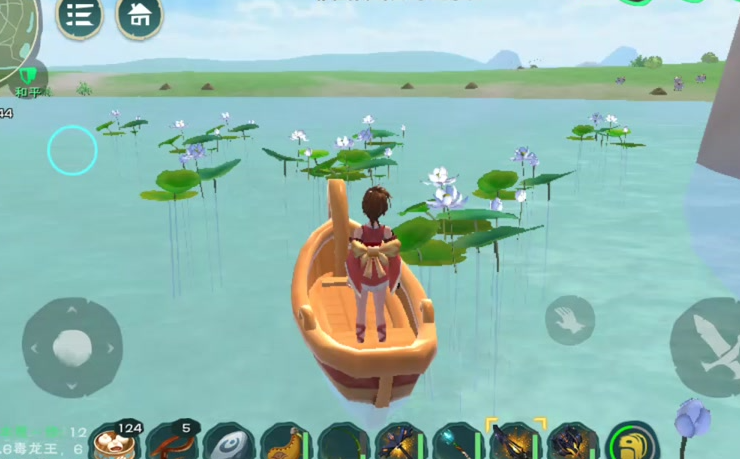This screenshot has width=740, height=459.
Task: Open the list menu button
Action: (79, 15)
